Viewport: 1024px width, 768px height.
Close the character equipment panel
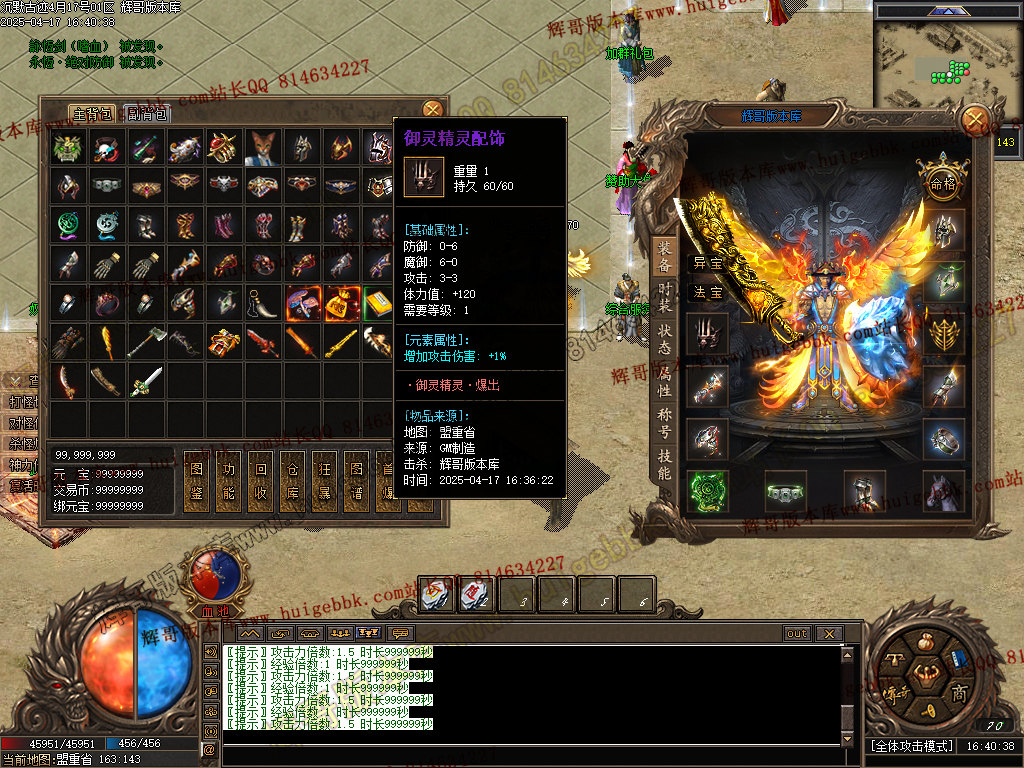(x=974, y=122)
